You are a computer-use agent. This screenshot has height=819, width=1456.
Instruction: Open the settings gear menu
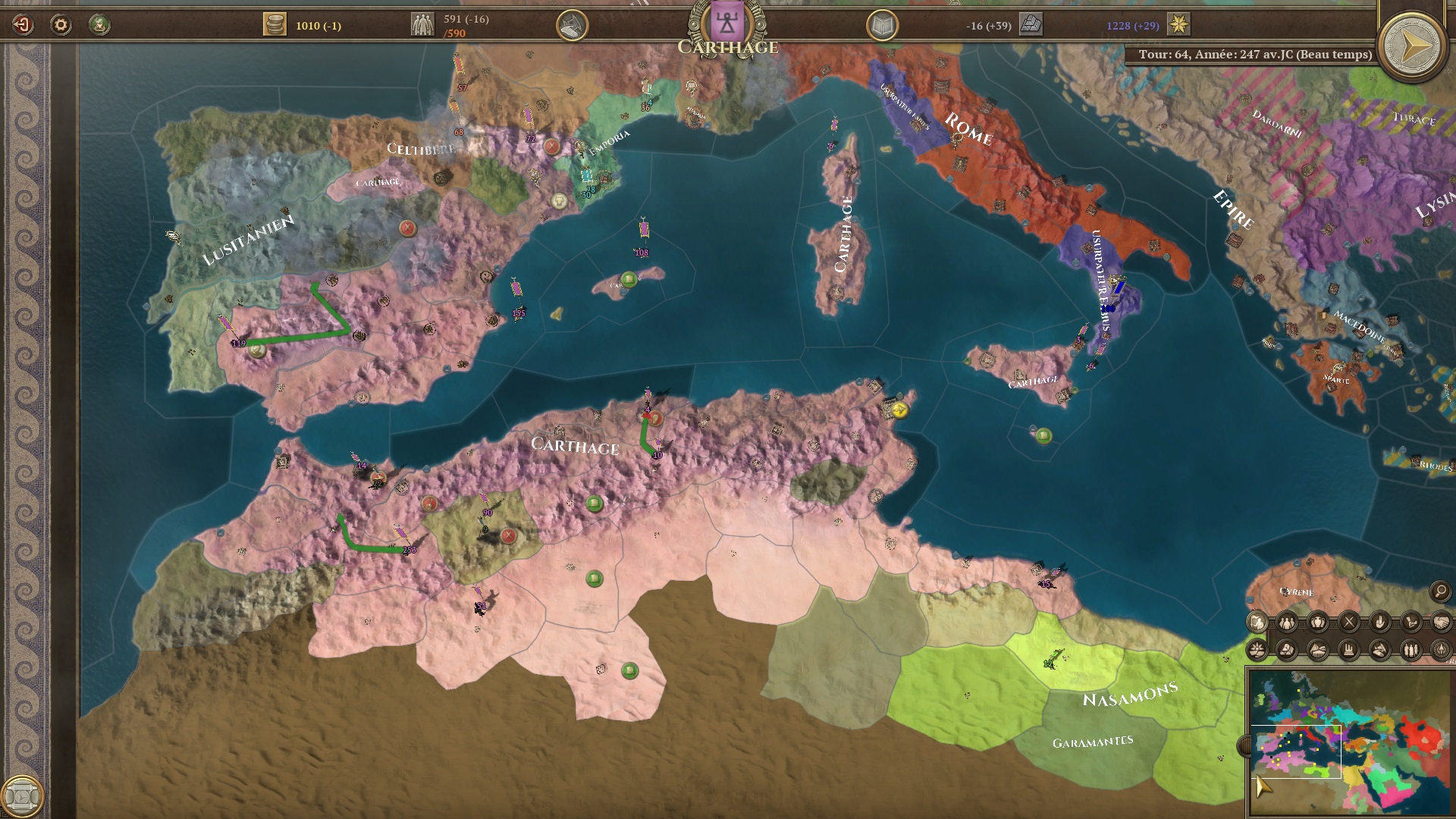[61, 25]
